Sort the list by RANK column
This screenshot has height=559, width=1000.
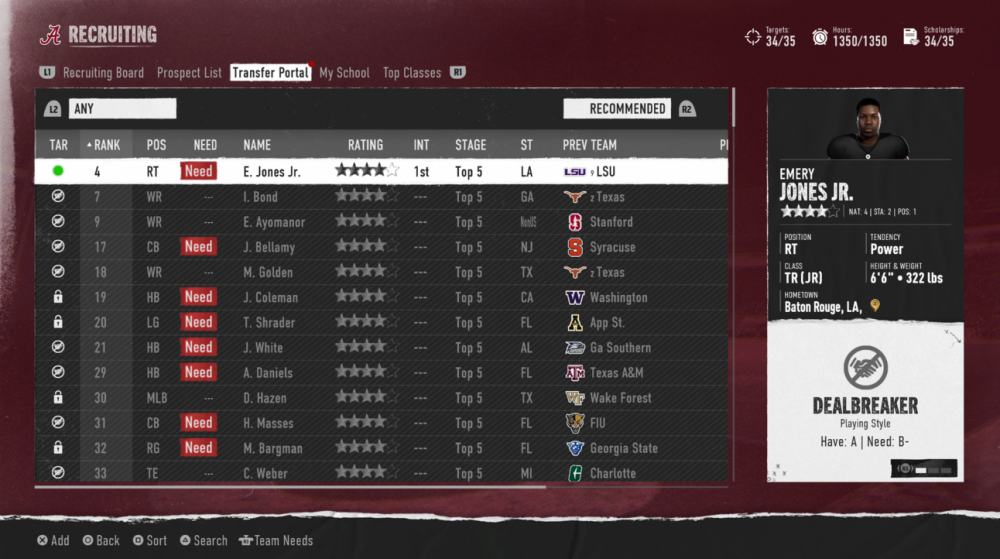click(x=103, y=145)
